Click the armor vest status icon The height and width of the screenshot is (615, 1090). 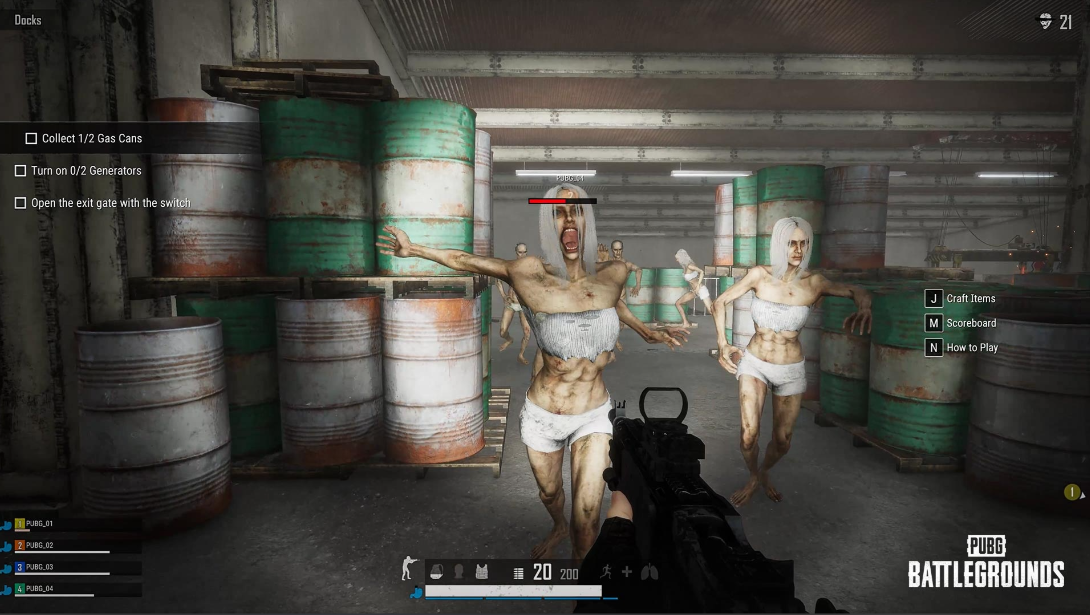click(483, 571)
